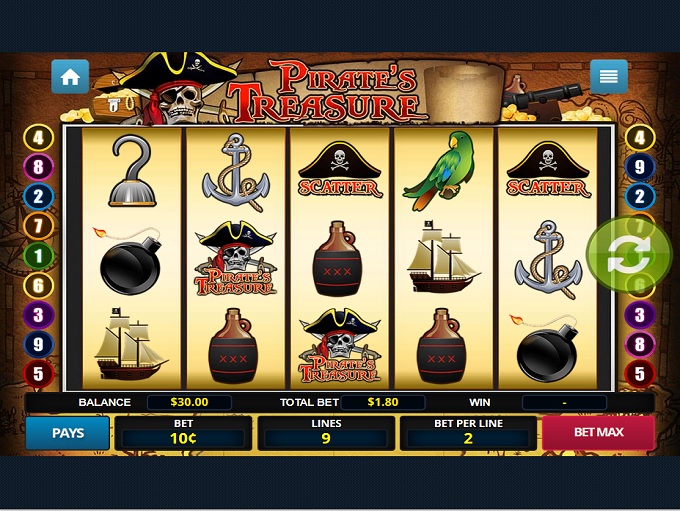Choose the green payline 1 marker
The height and width of the screenshot is (511, 680).
38,256
